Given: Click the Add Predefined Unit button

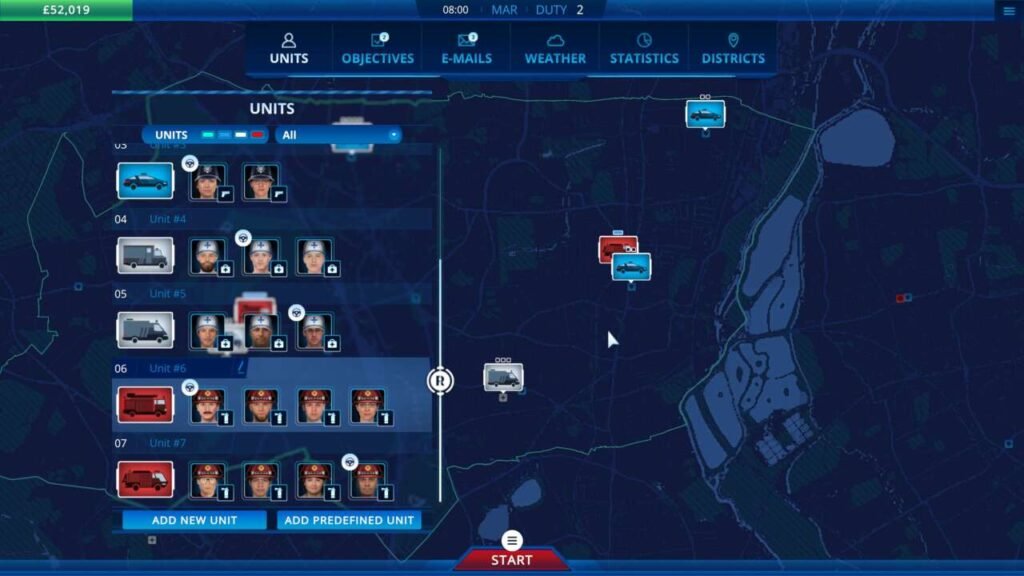Looking at the screenshot, I should pyautogui.click(x=348, y=520).
